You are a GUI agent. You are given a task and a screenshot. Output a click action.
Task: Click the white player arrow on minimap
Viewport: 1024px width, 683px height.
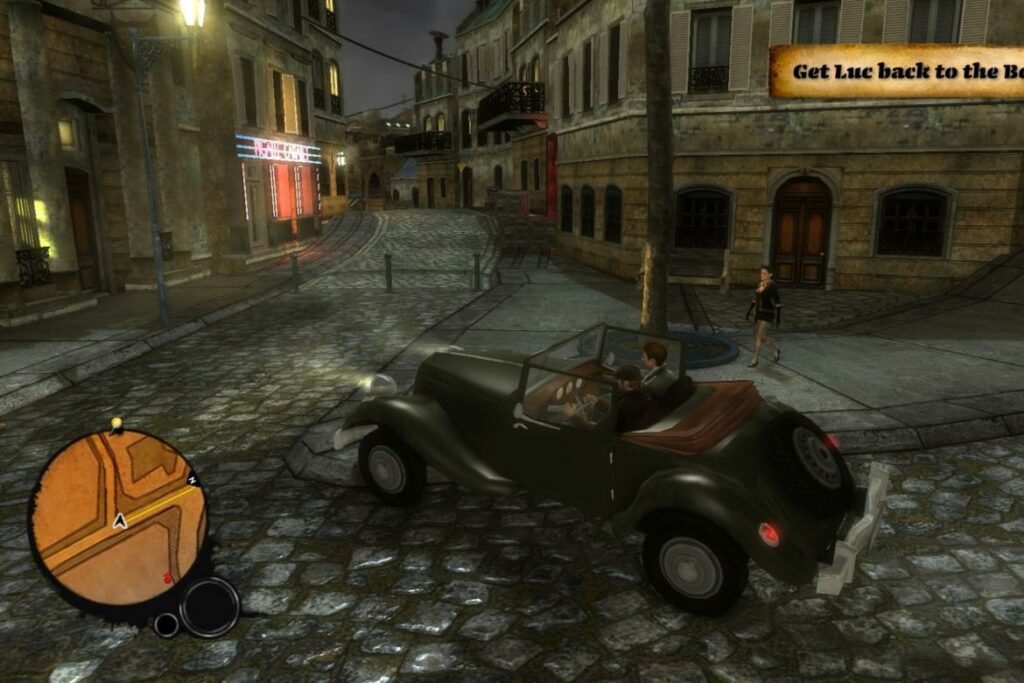tap(120, 521)
